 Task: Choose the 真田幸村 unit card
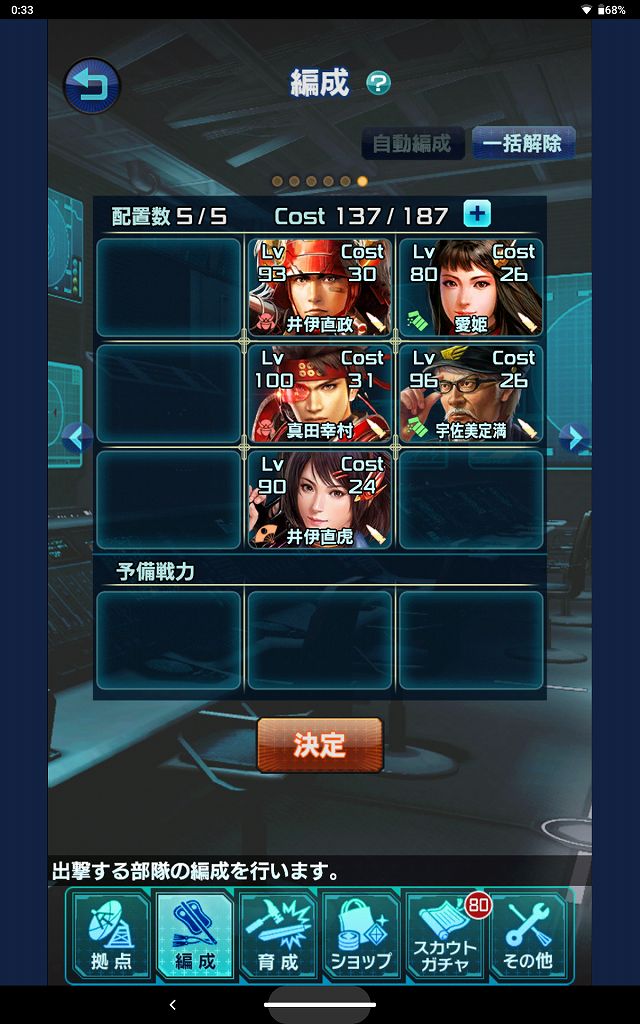(x=320, y=393)
